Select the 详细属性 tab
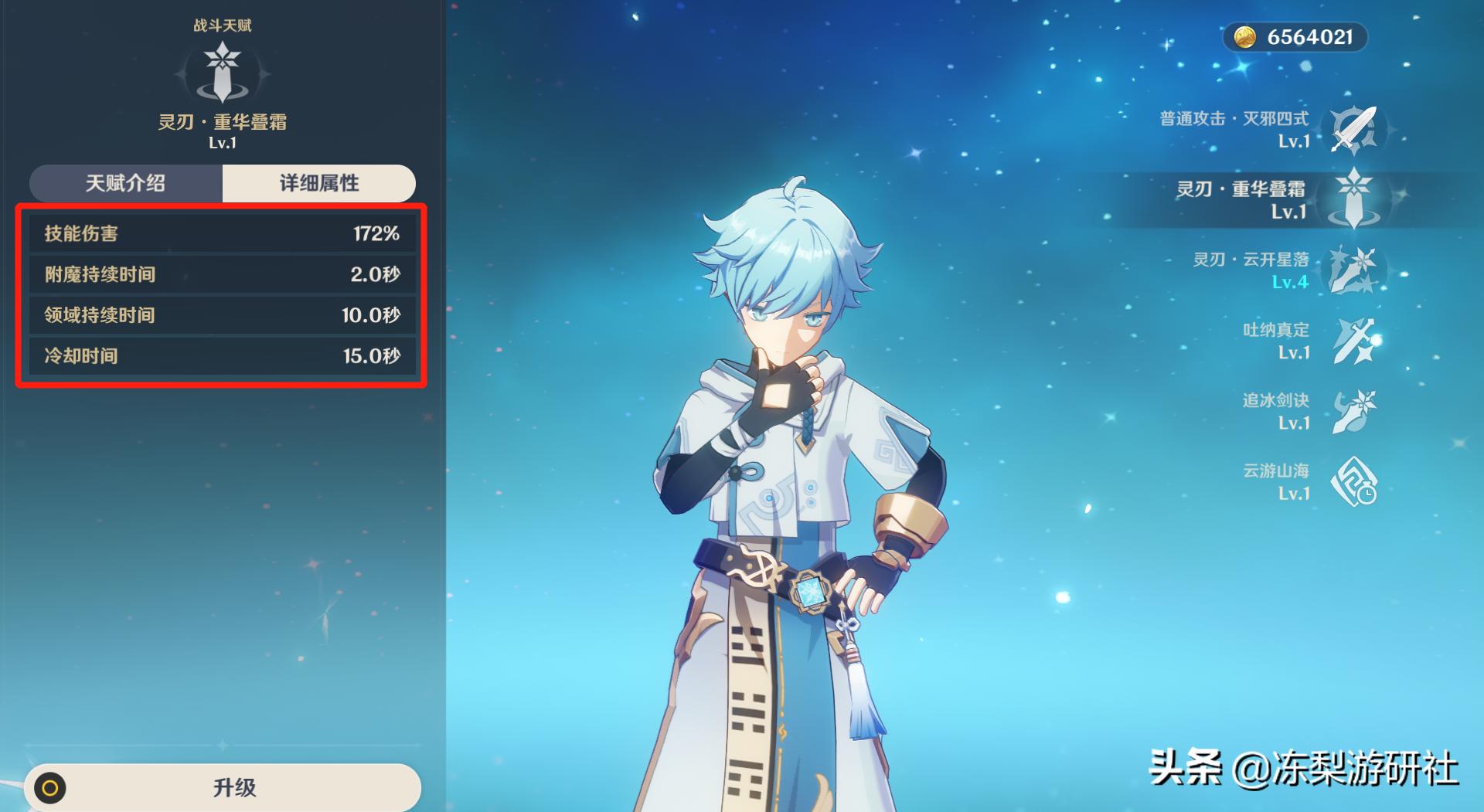This screenshot has height=812, width=1484. point(318,183)
